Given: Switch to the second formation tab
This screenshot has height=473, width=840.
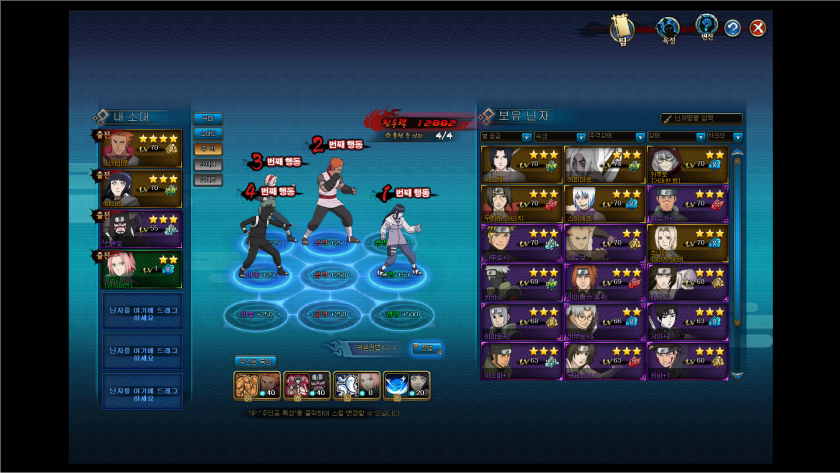Looking at the screenshot, I should 207,133.
